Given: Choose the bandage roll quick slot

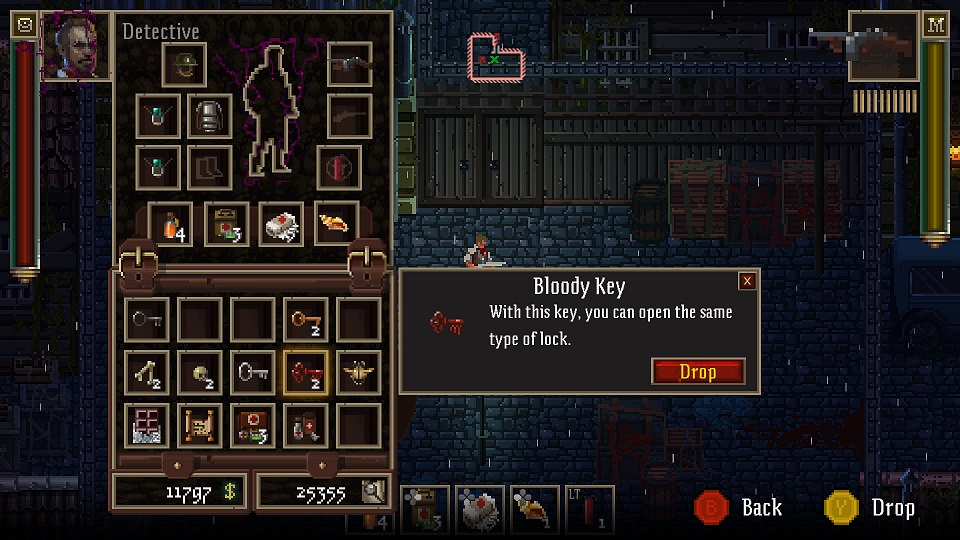Looking at the screenshot, I should pos(282,224).
